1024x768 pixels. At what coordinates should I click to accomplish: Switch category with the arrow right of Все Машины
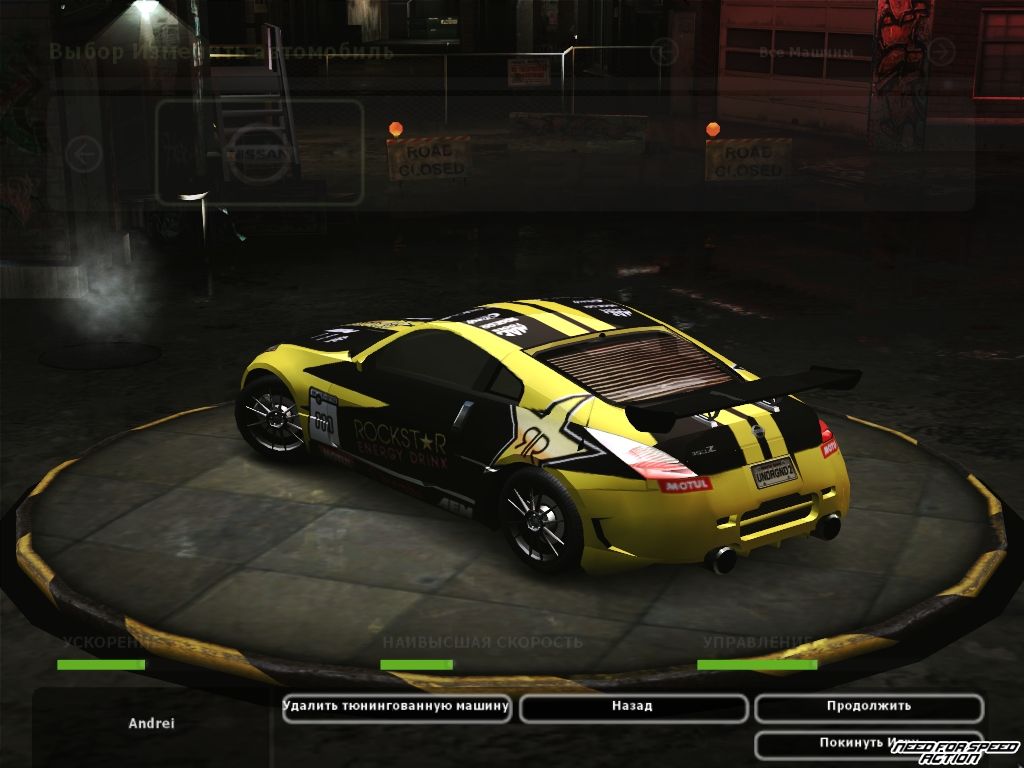(x=940, y=52)
